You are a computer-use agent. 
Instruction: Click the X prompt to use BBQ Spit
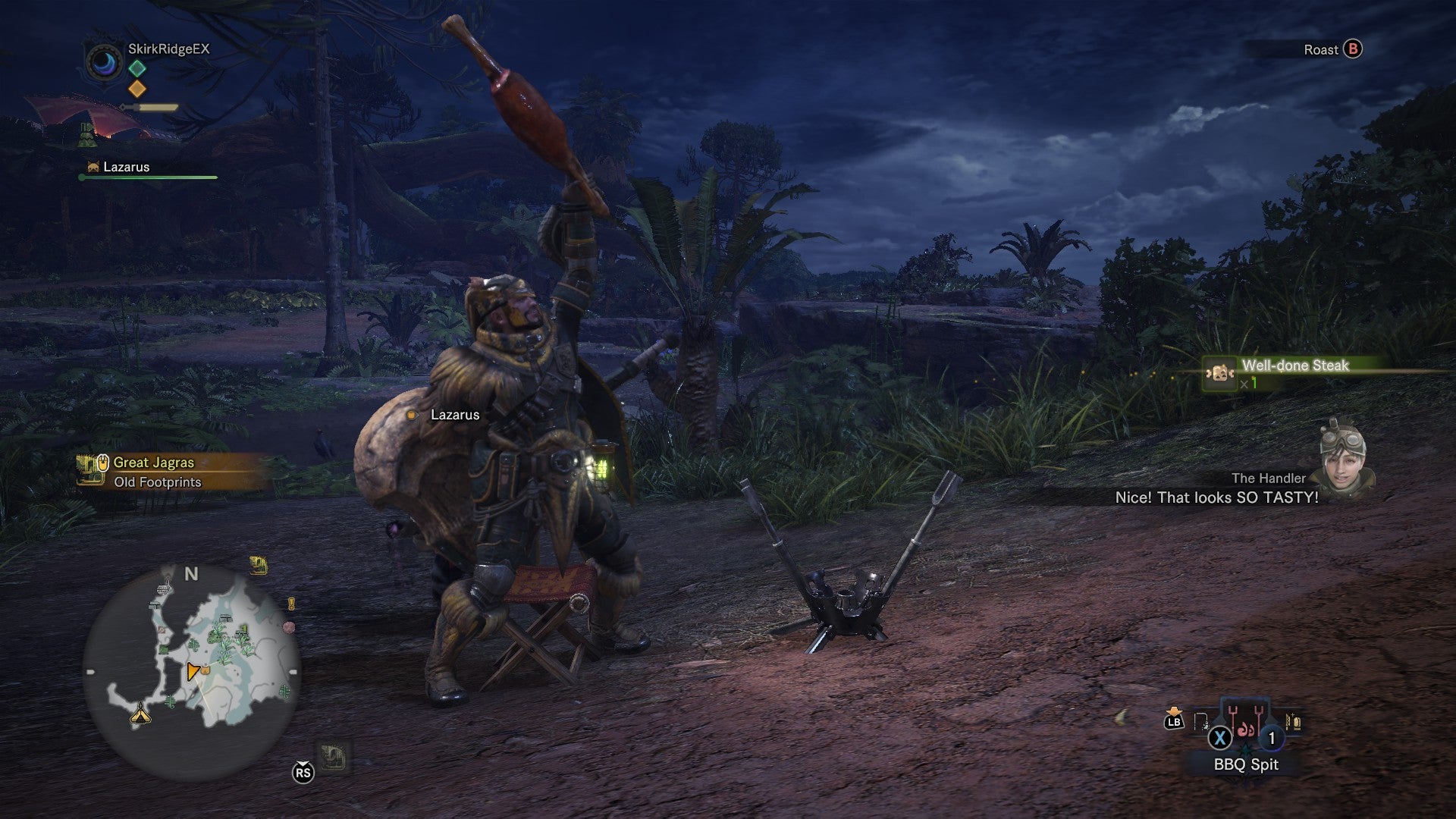(1219, 738)
